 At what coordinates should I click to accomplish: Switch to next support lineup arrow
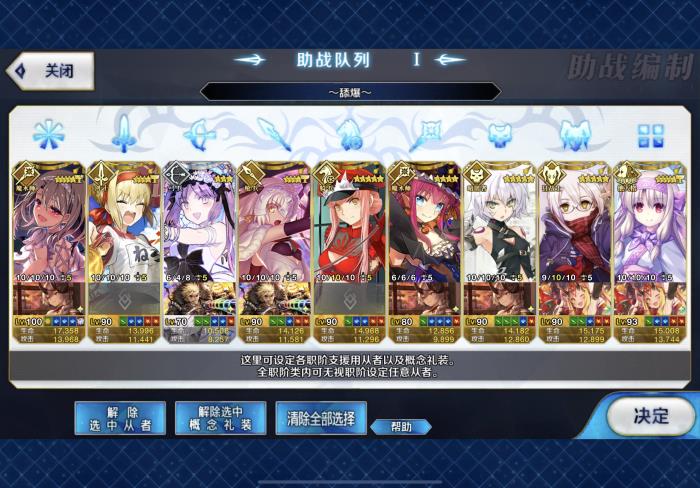[450, 60]
